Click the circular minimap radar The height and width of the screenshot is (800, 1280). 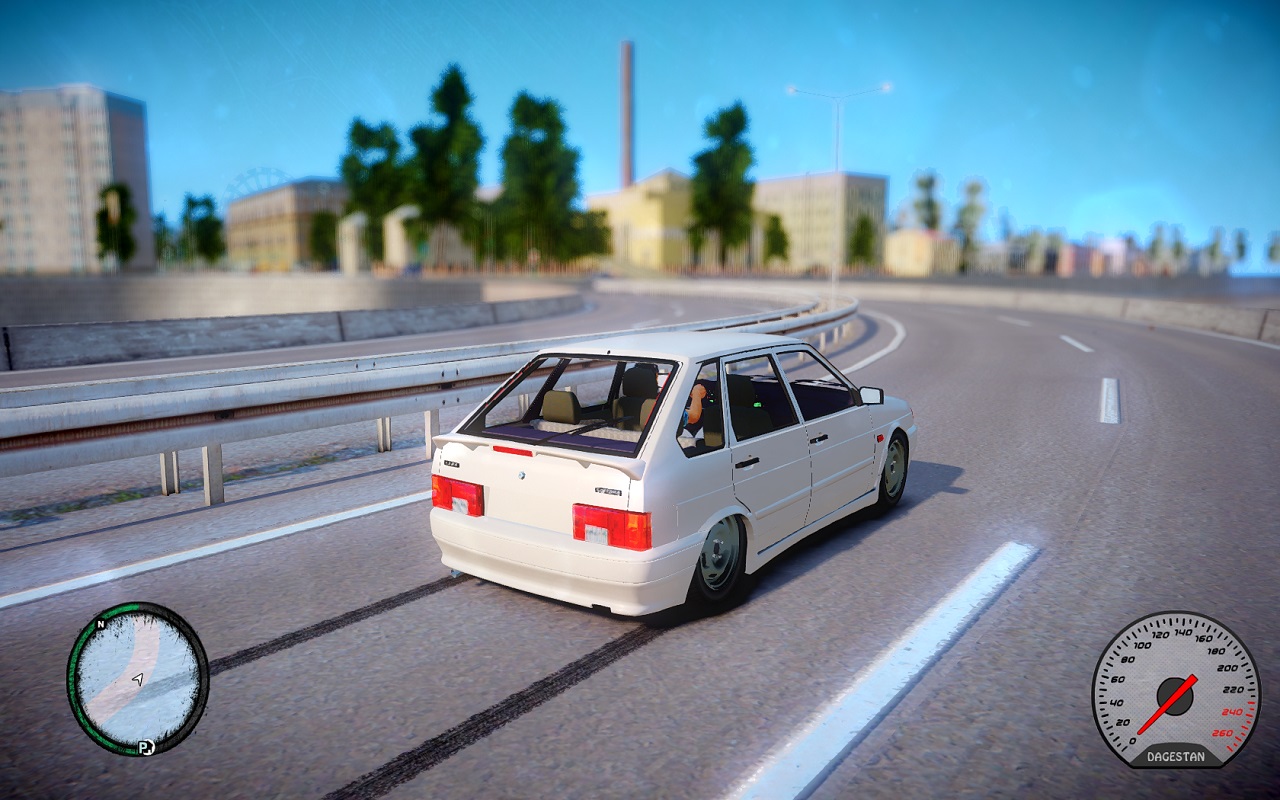(137, 678)
